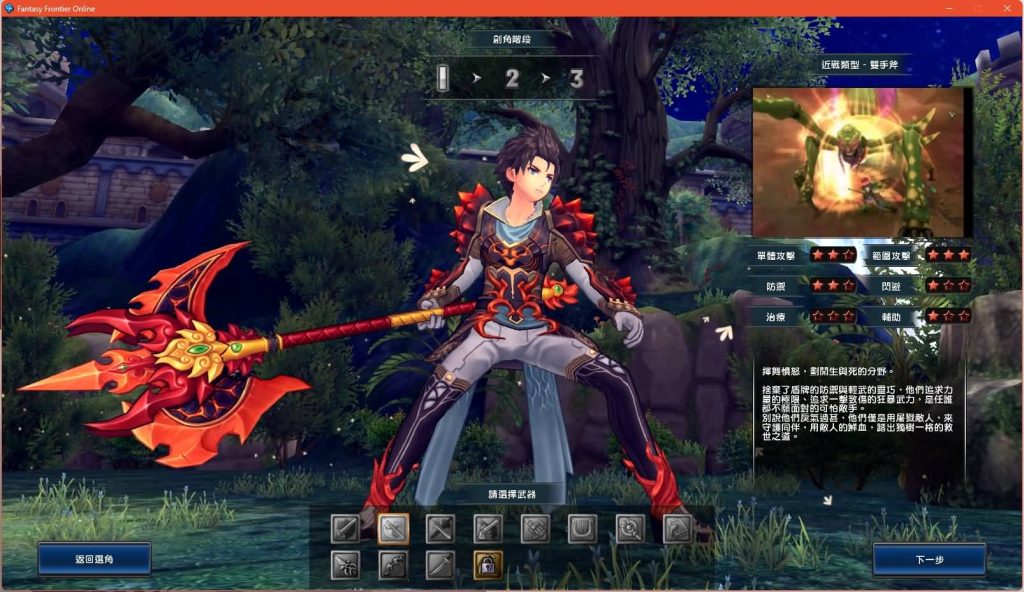1024x592 pixels.
Task: Select the highlighted two-handed axe weapon
Action: tap(394, 527)
